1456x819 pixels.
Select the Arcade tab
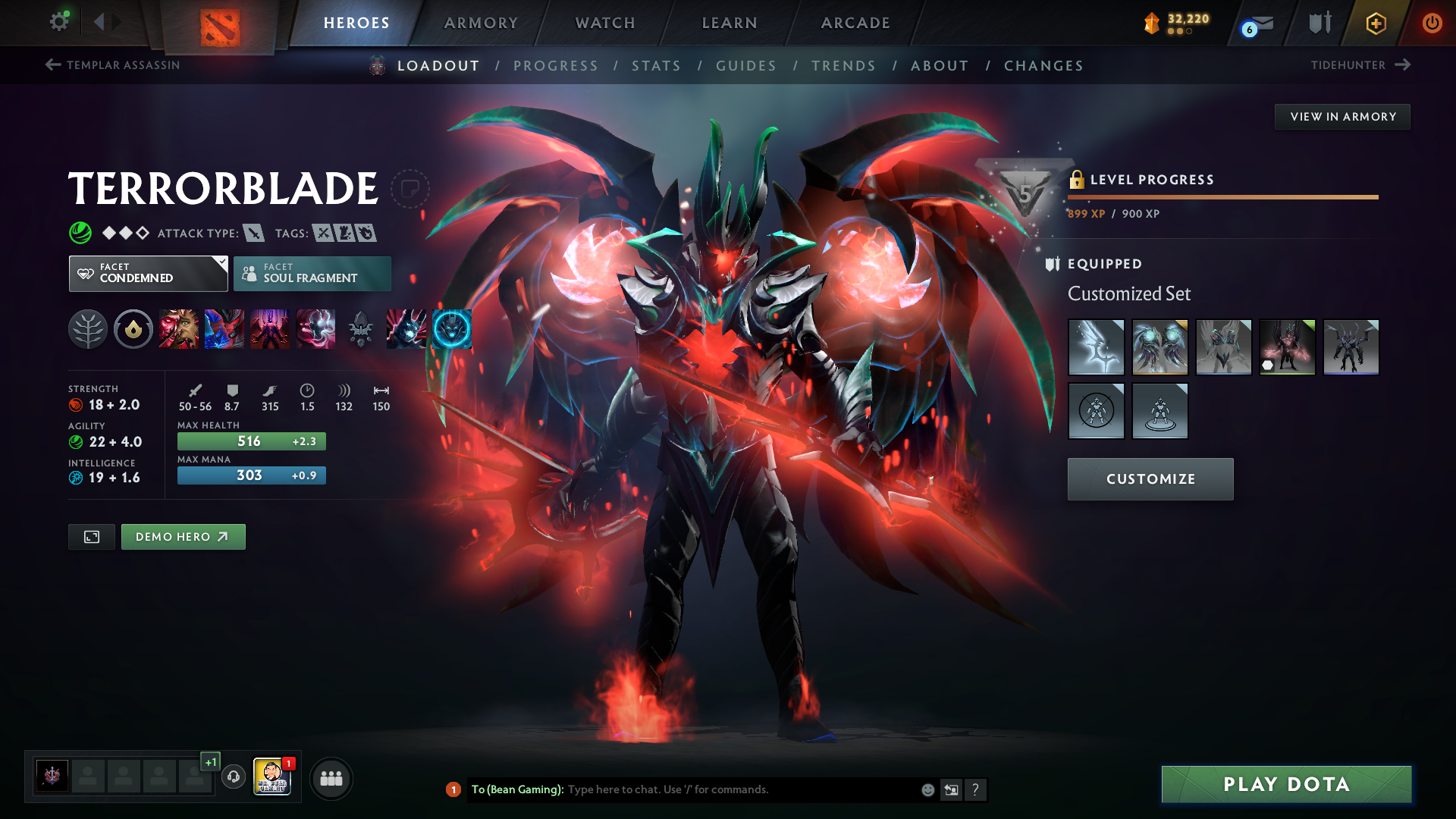tap(855, 23)
